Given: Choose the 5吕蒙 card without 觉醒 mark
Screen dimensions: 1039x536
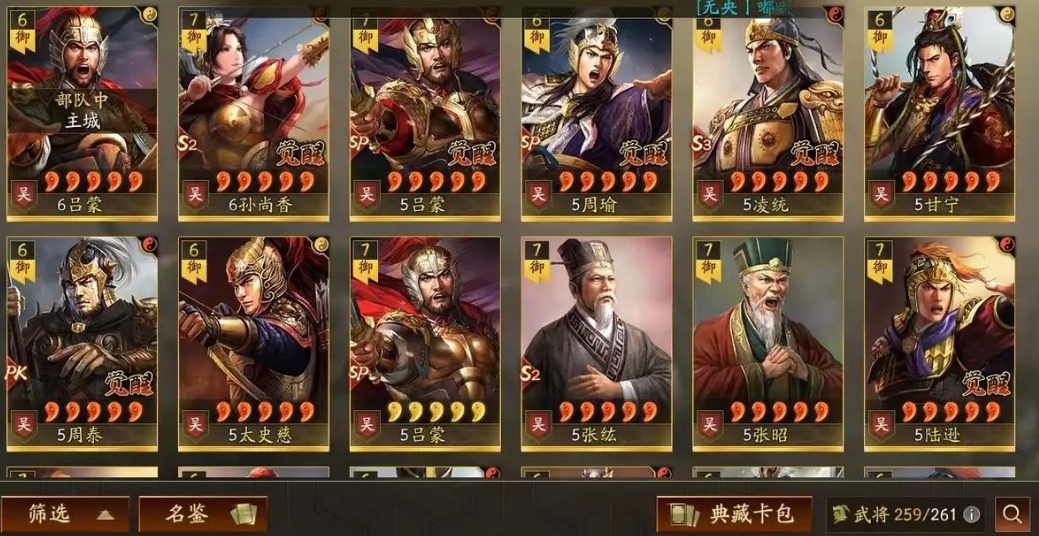Looking at the screenshot, I should (425, 342).
